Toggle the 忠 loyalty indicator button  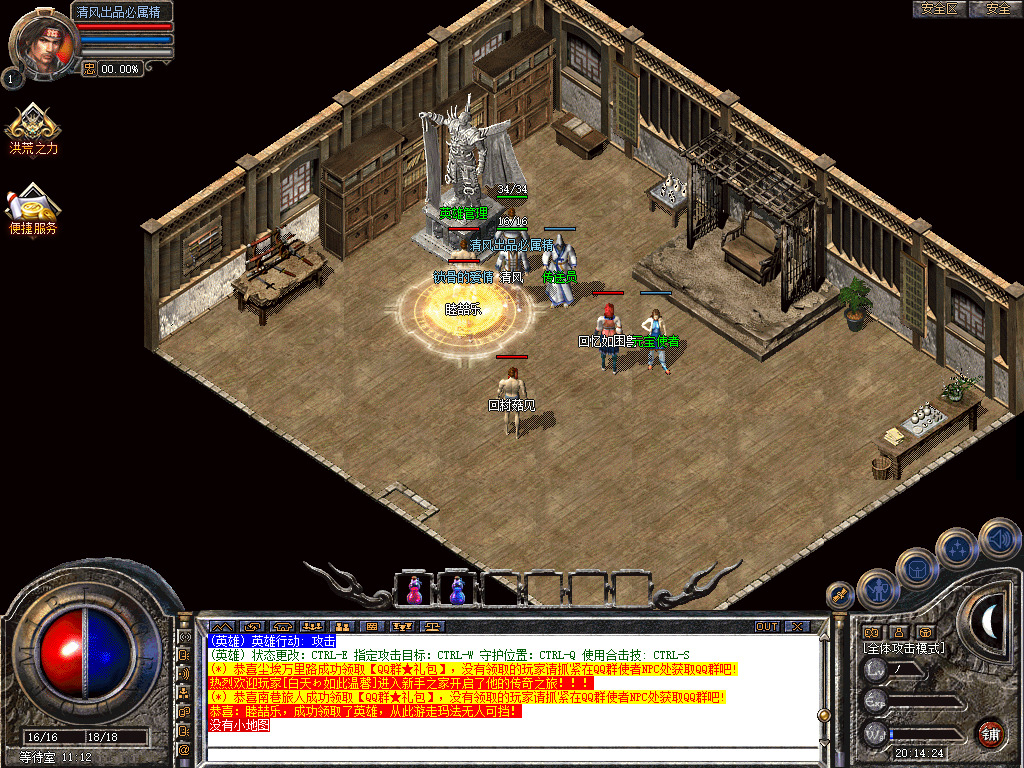click(x=89, y=68)
